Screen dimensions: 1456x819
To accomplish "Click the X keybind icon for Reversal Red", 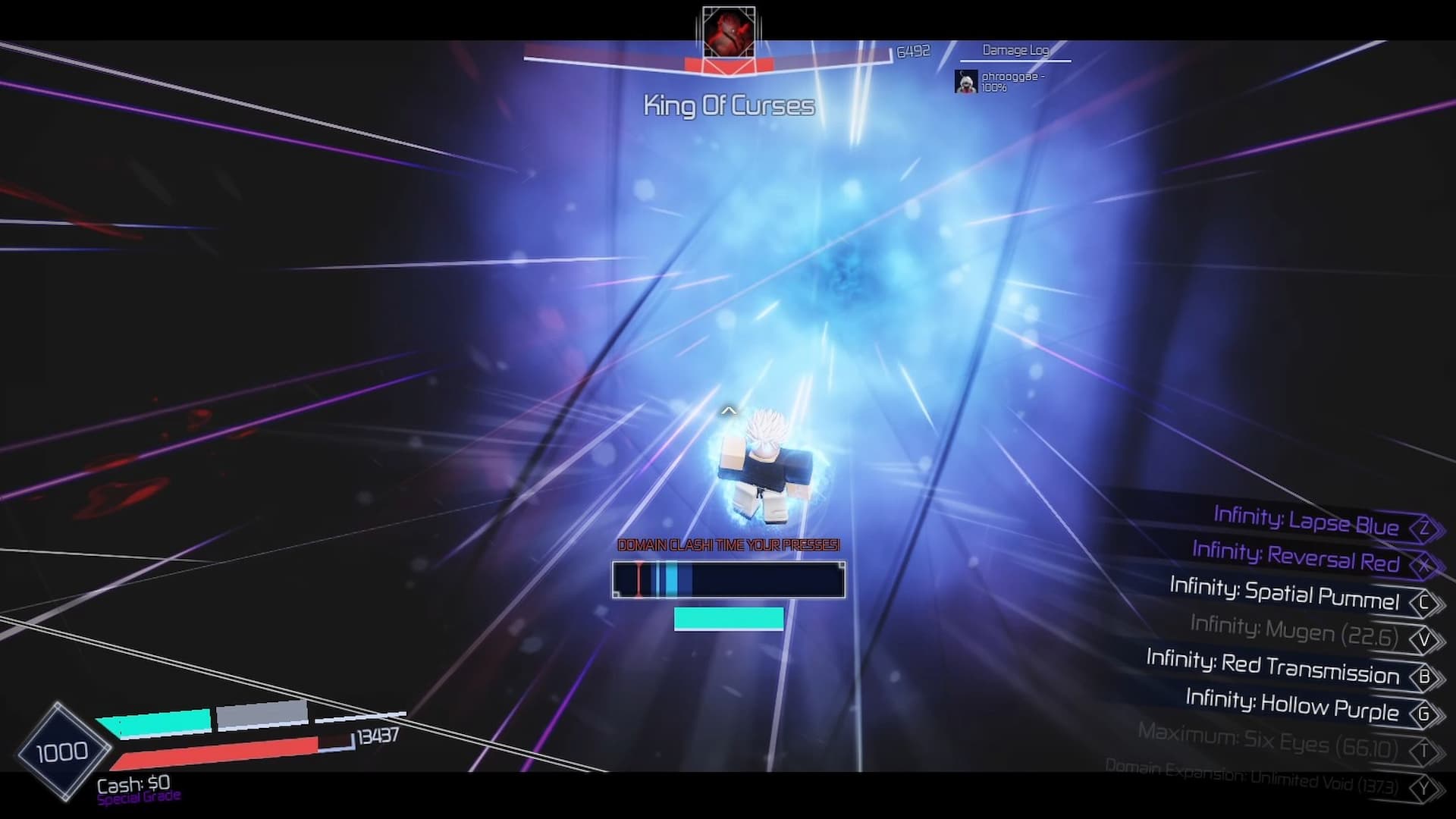I will (x=1426, y=561).
